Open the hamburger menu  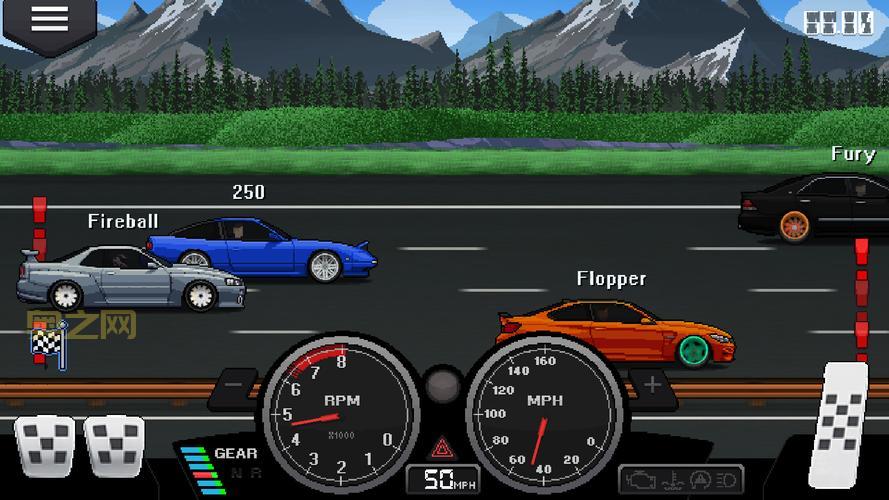click(x=48, y=19)
